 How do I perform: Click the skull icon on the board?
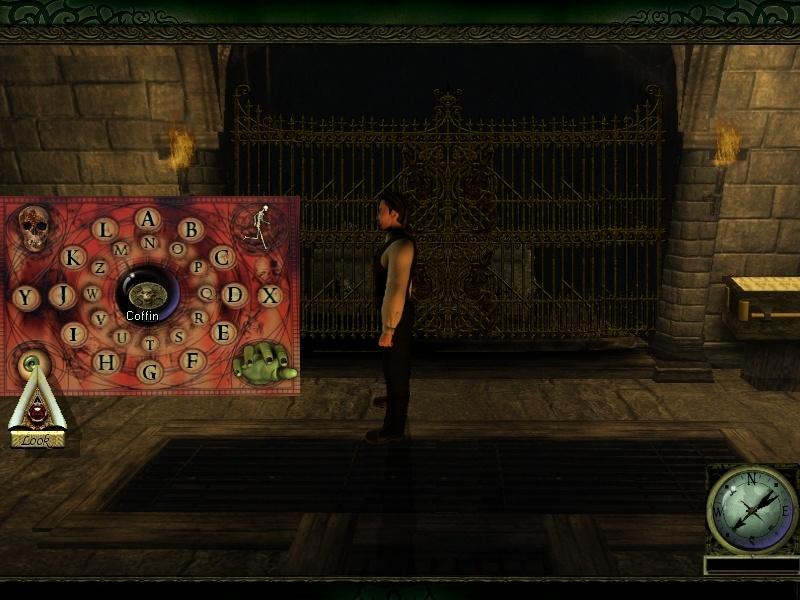click(x=33, y=229)
